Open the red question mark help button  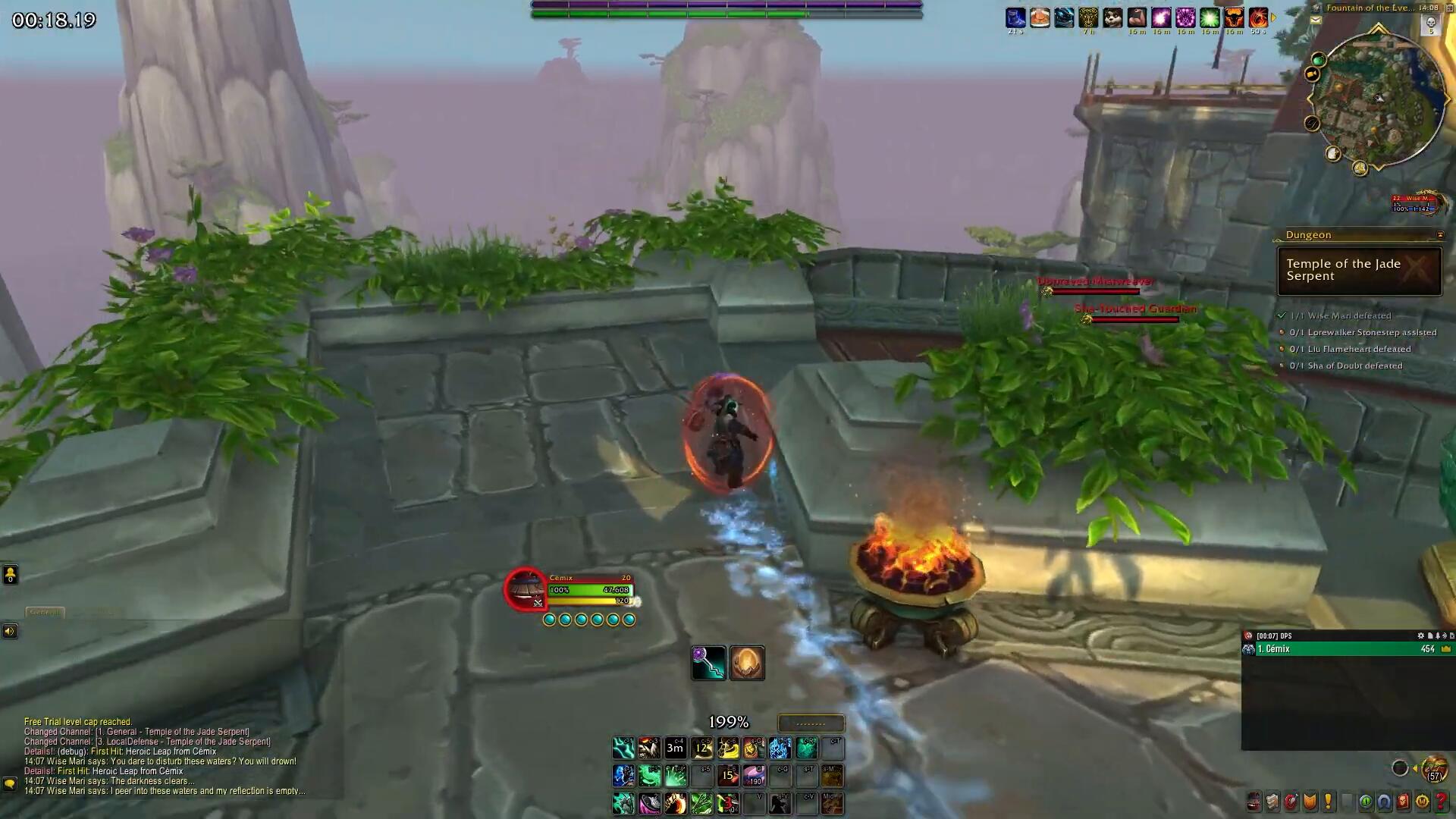1441,802
